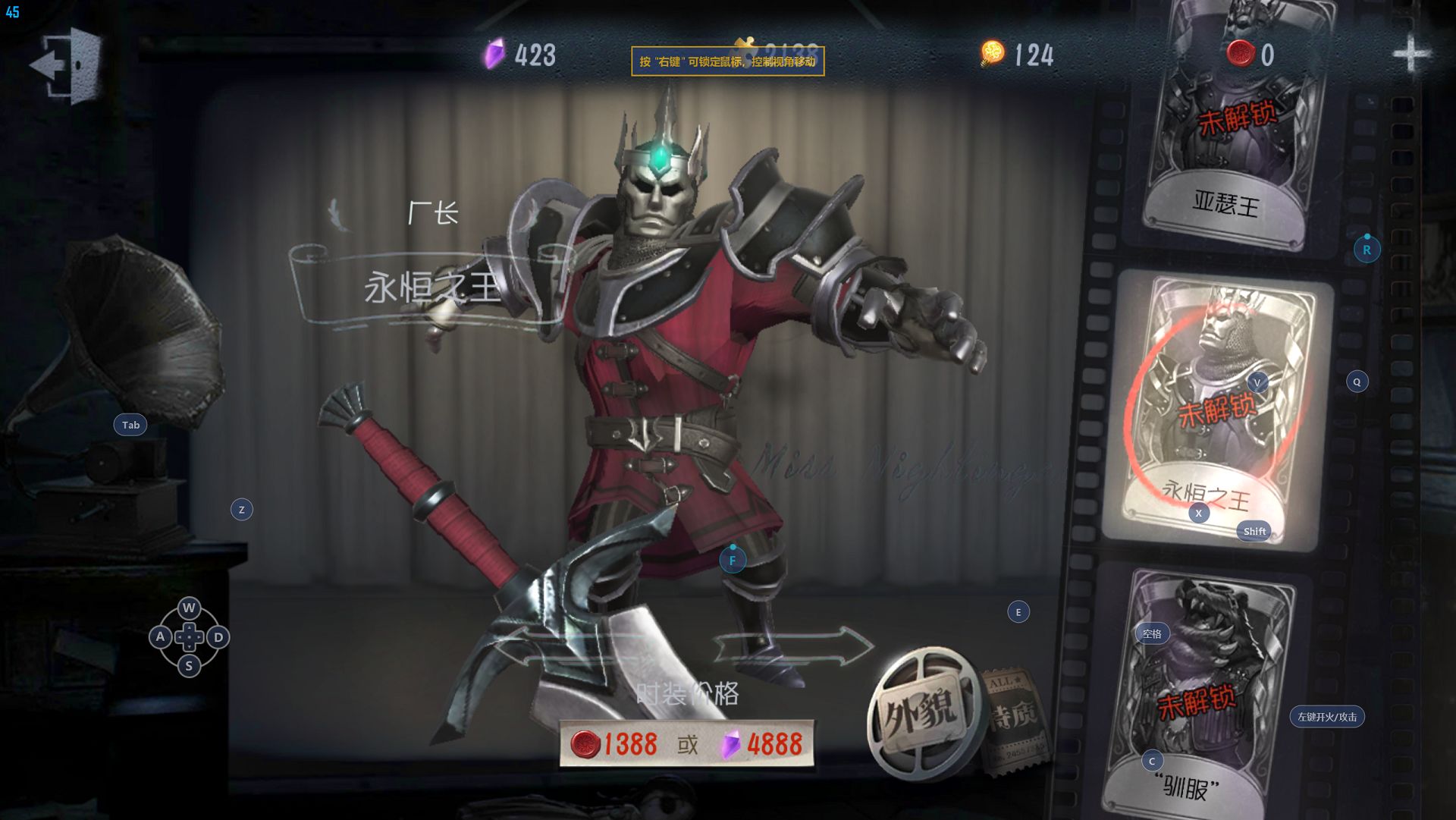Viewport: 1456px width, 820px height.
Task: Click the plus icon to add currency
Action: (1410, 54)
